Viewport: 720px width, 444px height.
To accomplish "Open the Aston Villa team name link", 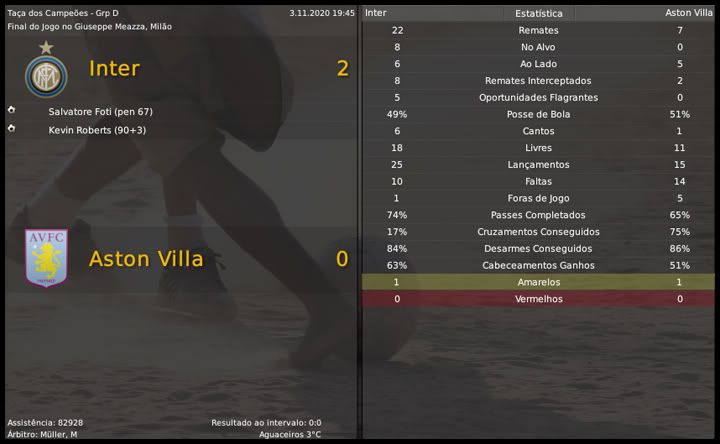I will point(146,259).
